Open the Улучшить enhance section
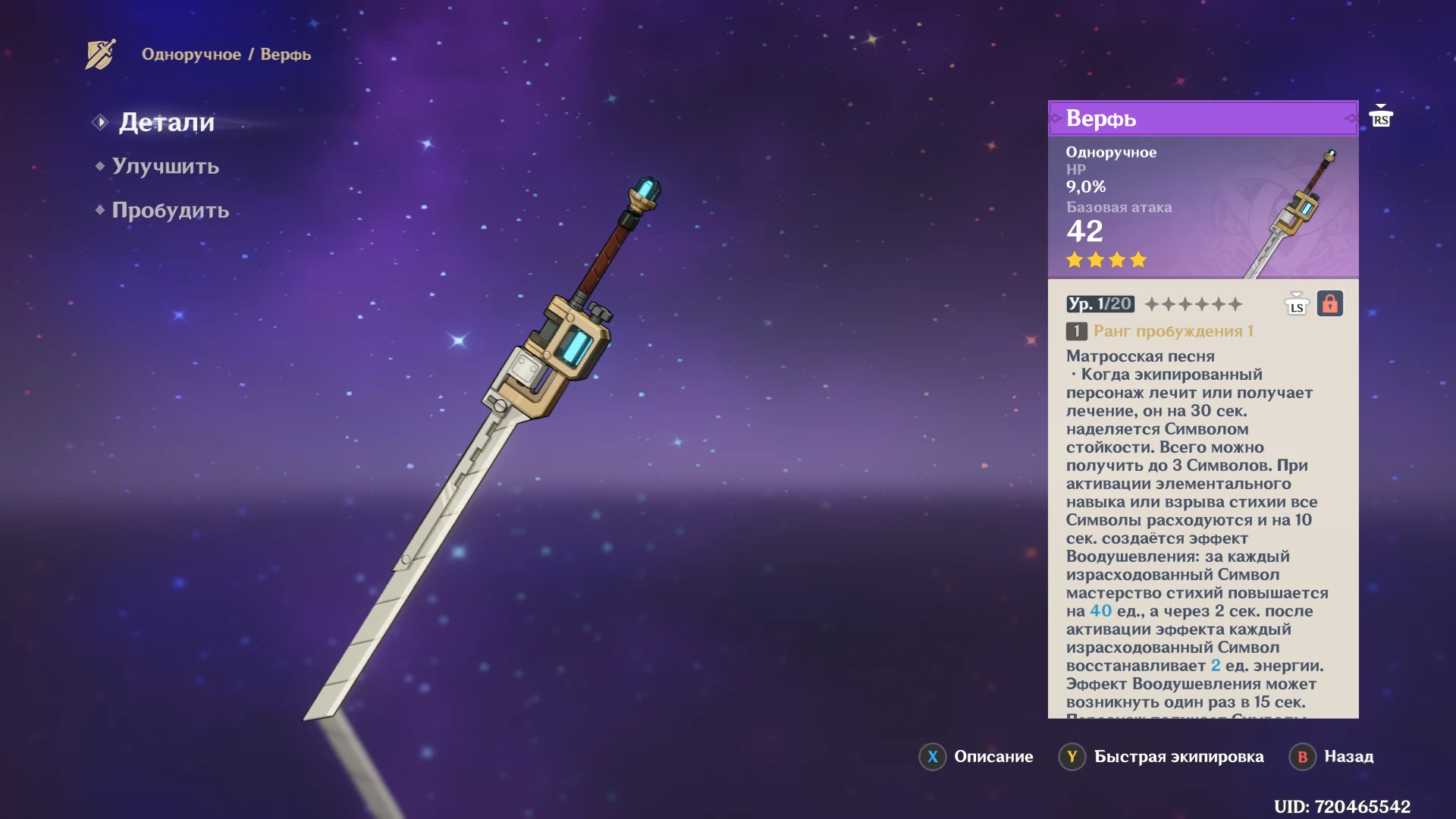The width and height of the screenshot is (1456, 819). [165, 166]
